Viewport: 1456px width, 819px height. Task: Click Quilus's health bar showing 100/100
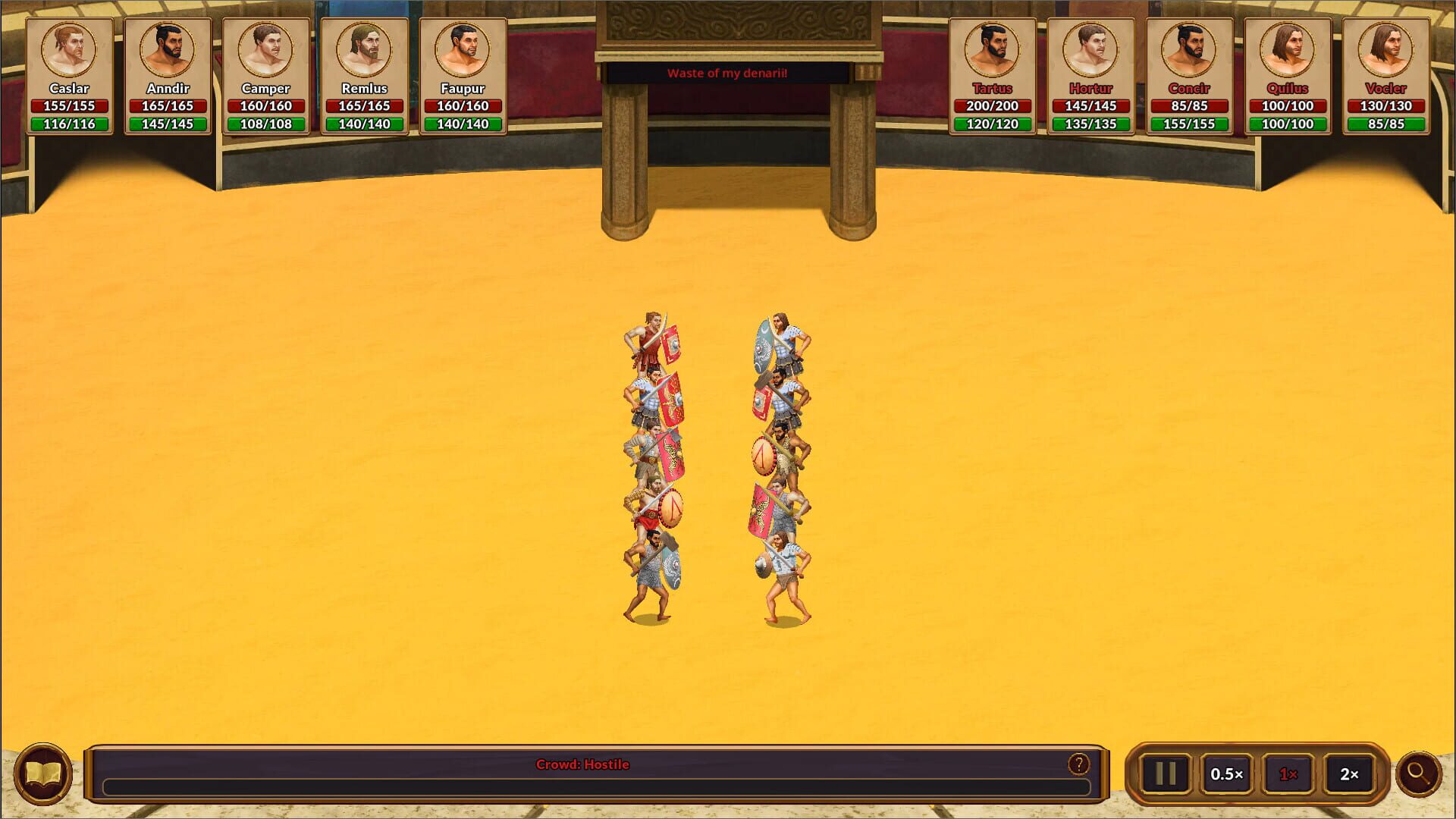(1288, 106)
